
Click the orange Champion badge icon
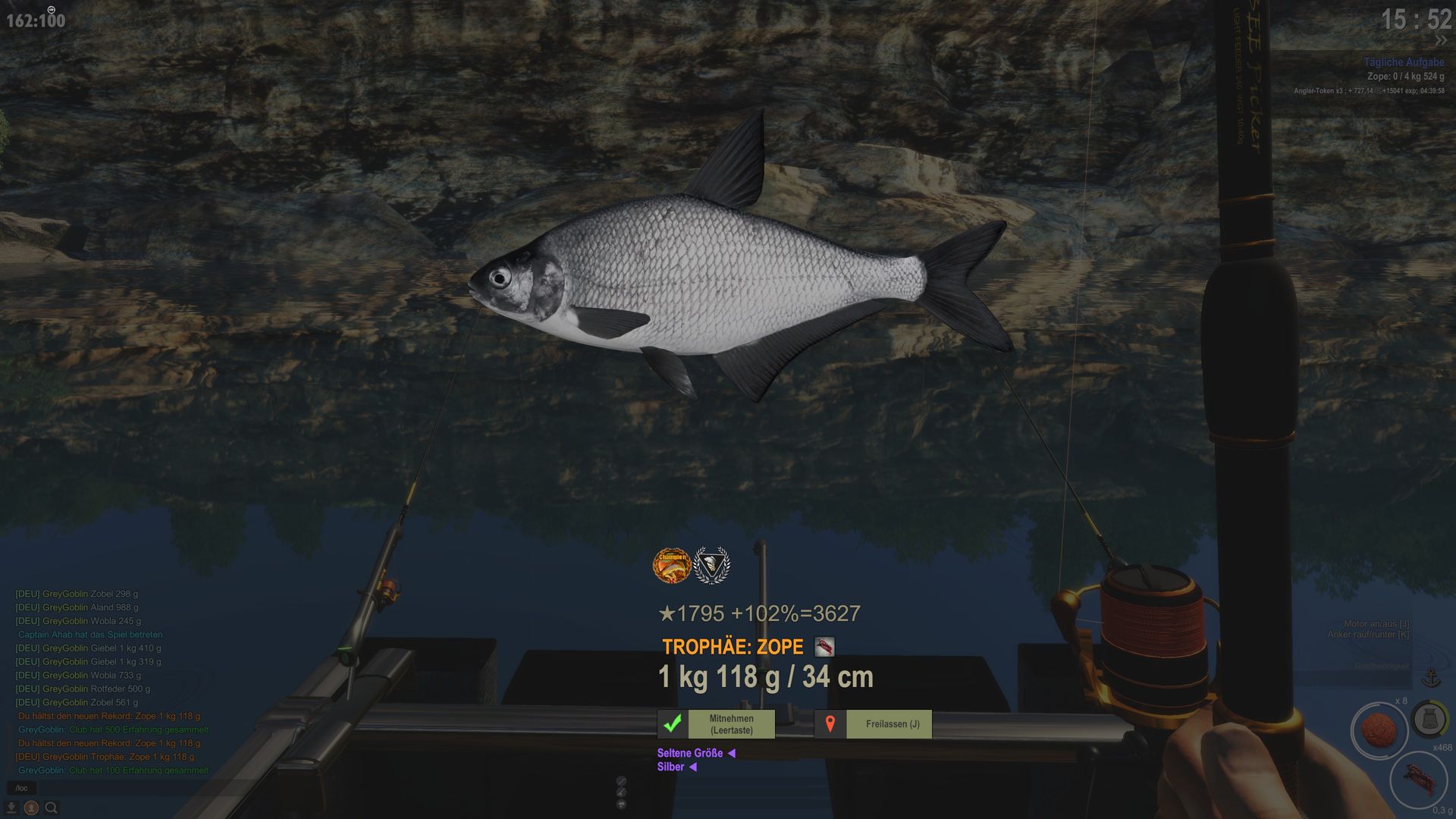pos(672,566)
